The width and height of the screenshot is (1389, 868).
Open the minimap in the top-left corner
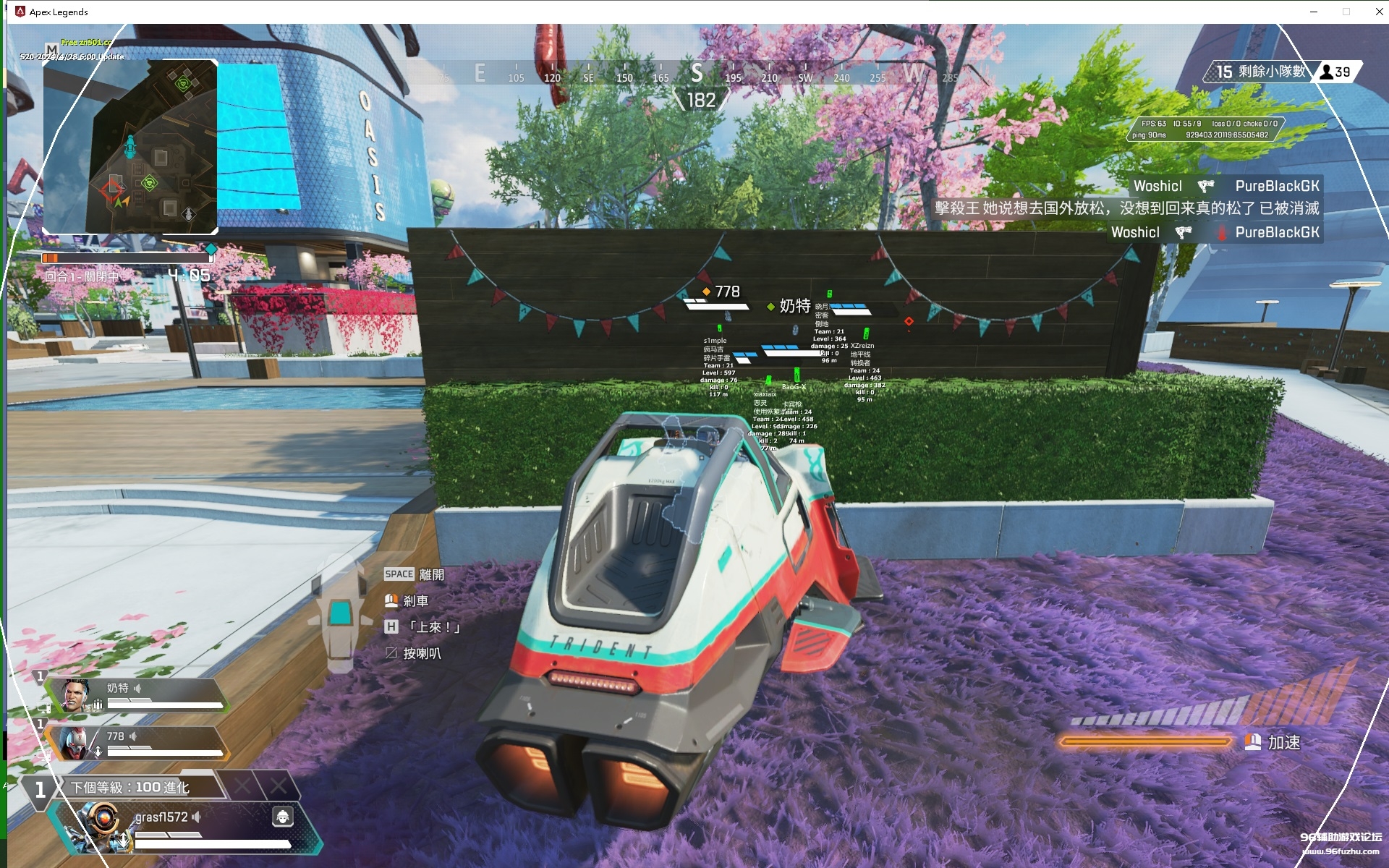click(x=130, y=147)
